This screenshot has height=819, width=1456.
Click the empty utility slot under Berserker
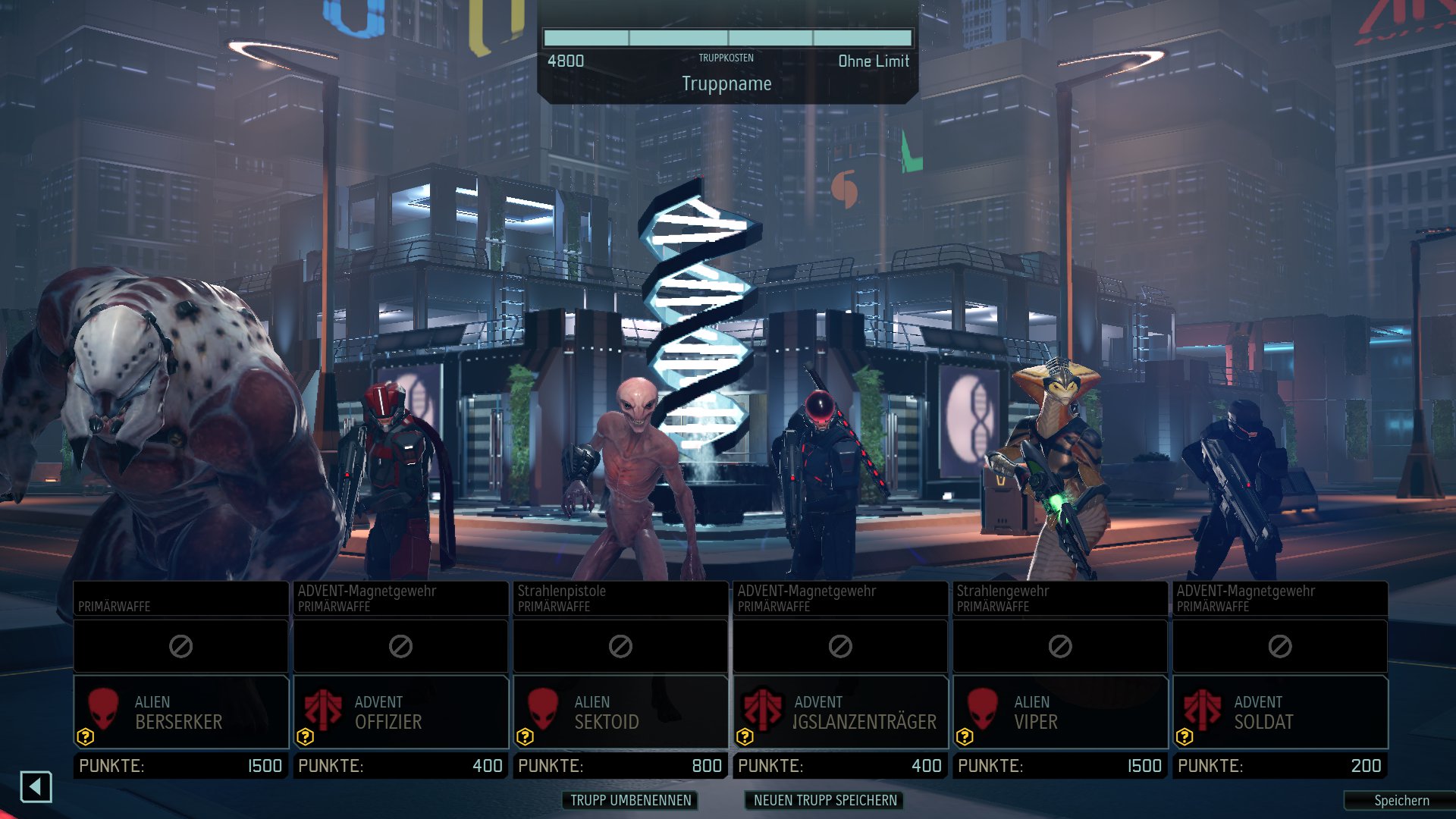pos(180,646)
